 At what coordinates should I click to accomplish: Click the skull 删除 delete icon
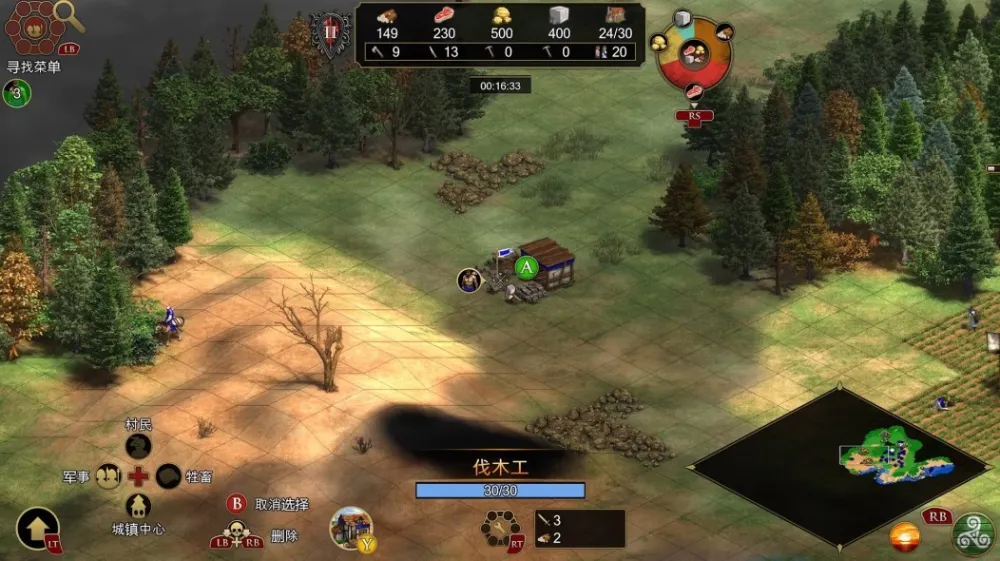(x=238, y=532)
